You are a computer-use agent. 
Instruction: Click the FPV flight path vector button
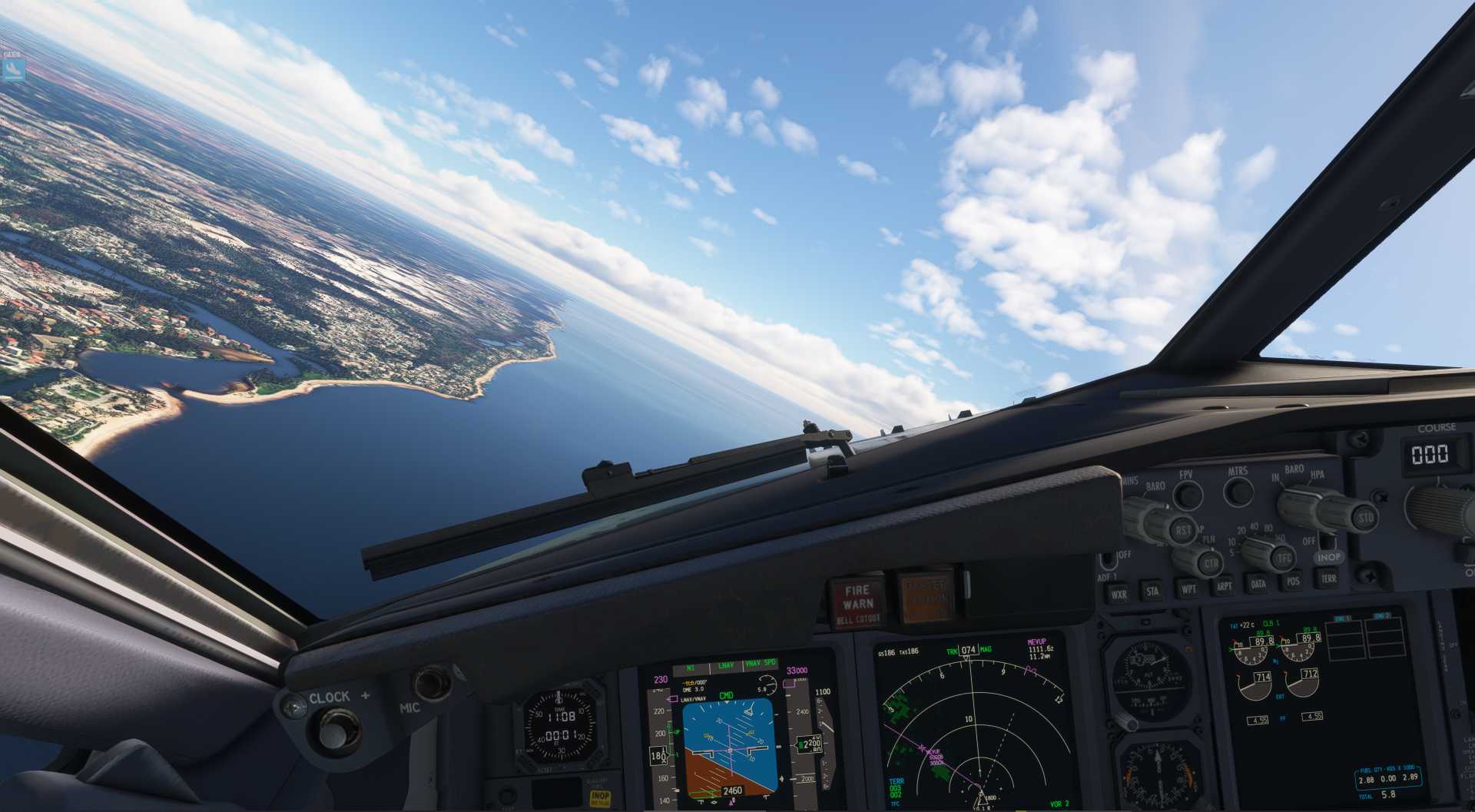click(1188, 495)
